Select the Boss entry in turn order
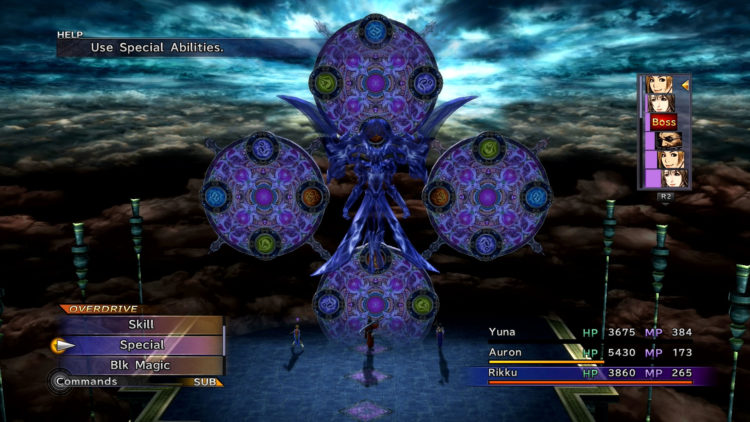750x422 pixels. pyautogui.click(x=663, y=122)
